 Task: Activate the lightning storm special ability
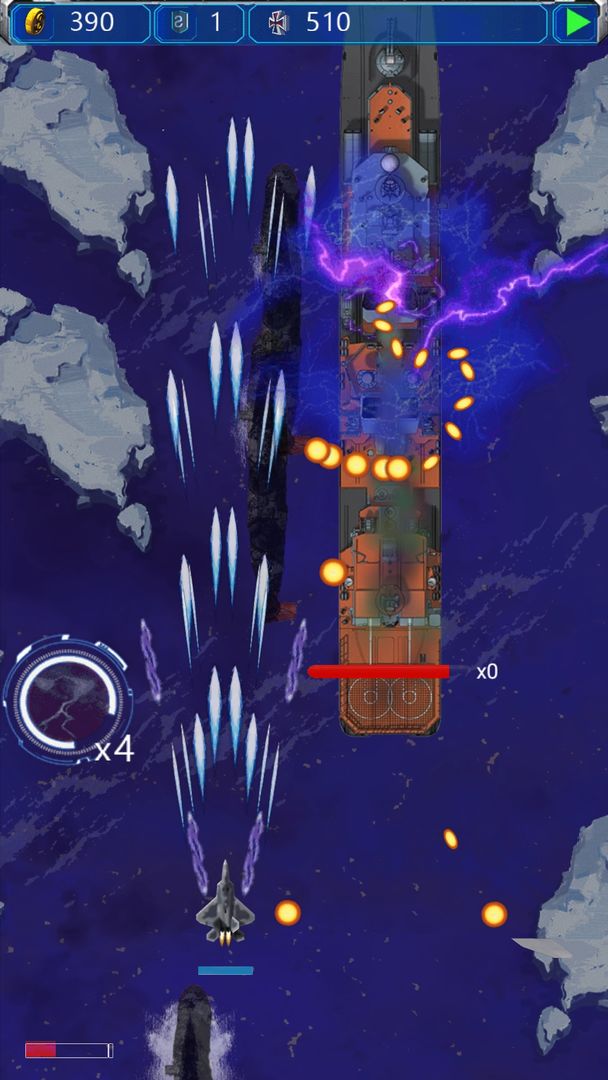pos(66,697)
